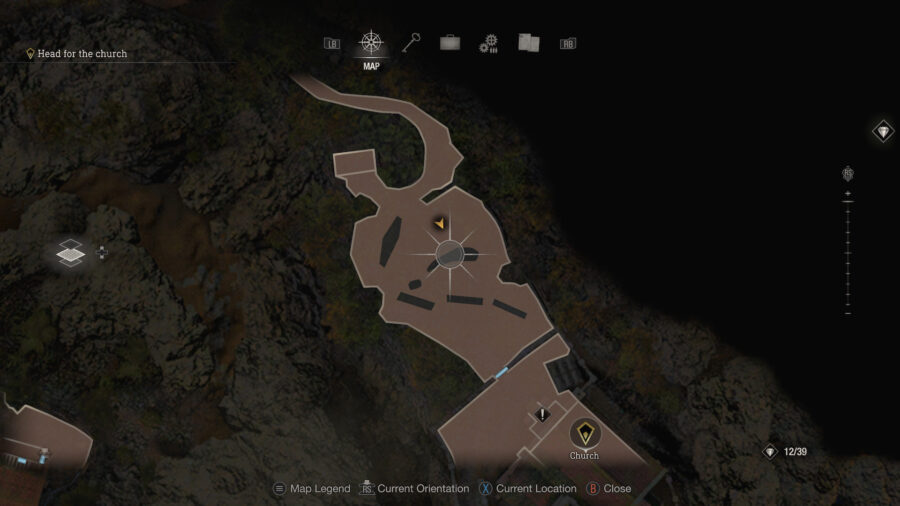The width and height of the screenshot is (900, 506).
Task: Open the gears crafting tab
Action: [x=489, y=43]
